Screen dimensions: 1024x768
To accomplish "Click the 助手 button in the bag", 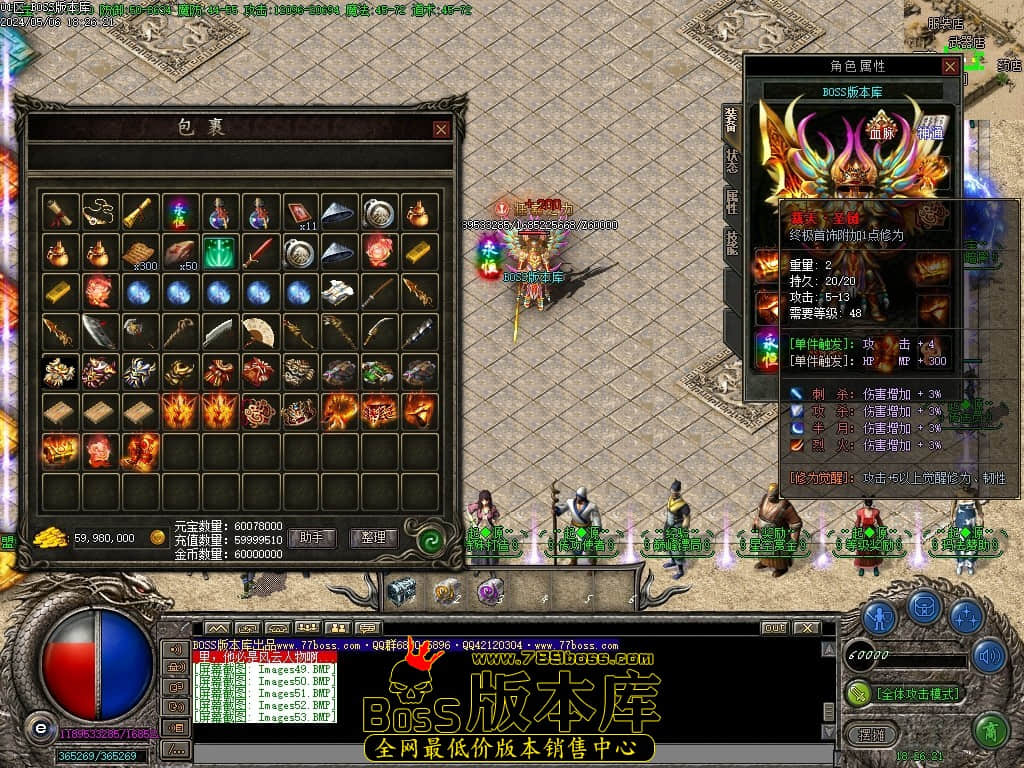I will [x=311, y=538].
